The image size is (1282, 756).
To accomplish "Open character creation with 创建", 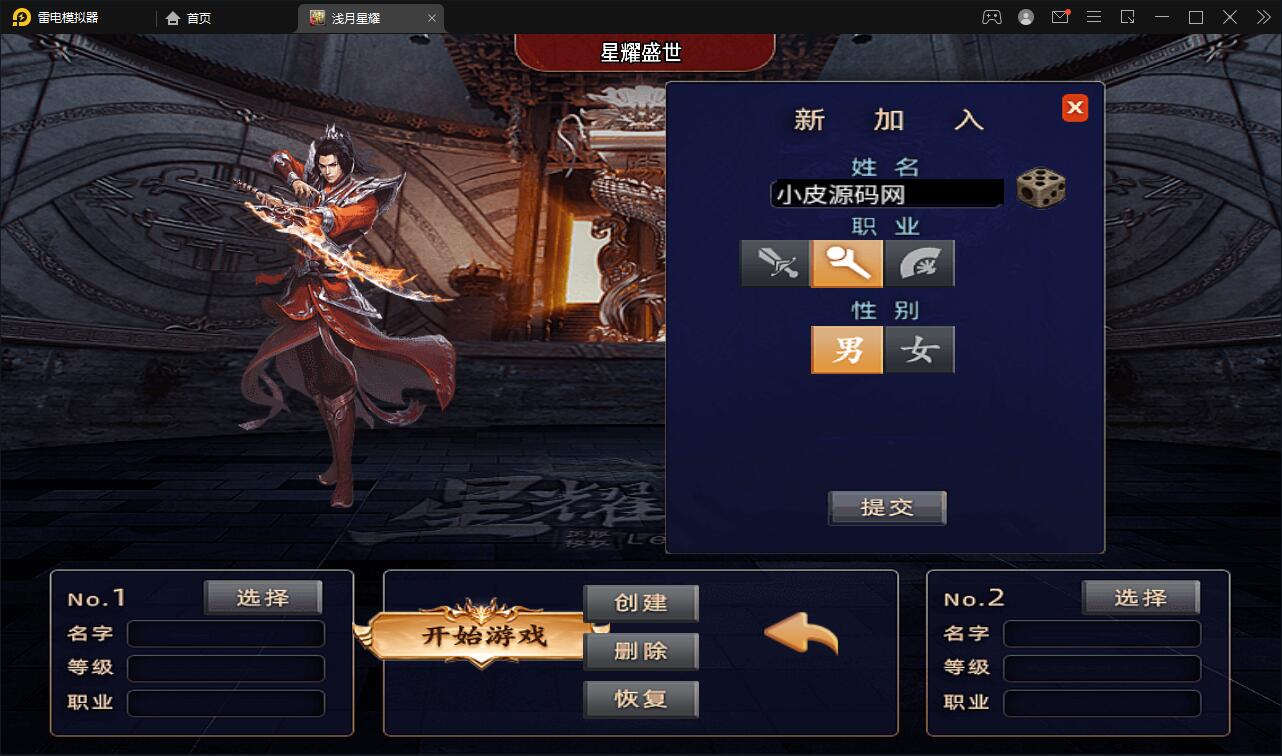I will point(641,603).
